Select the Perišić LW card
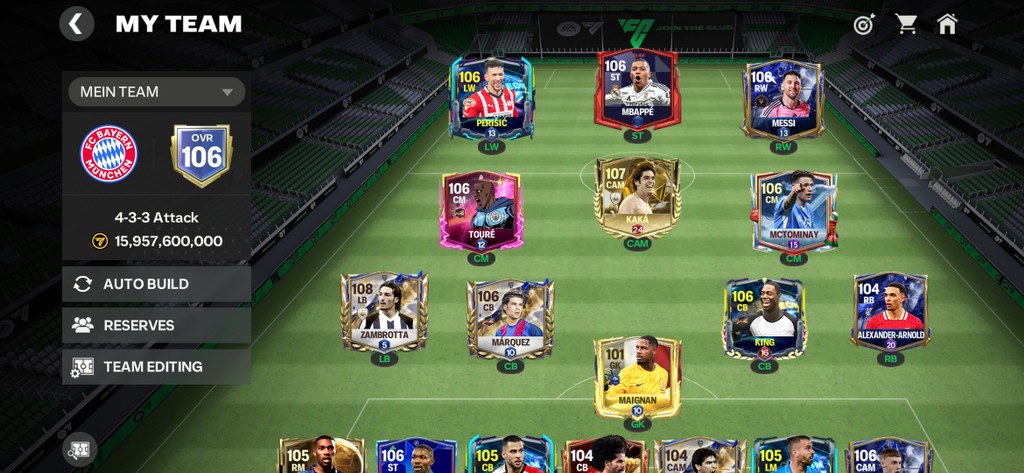 491,97
